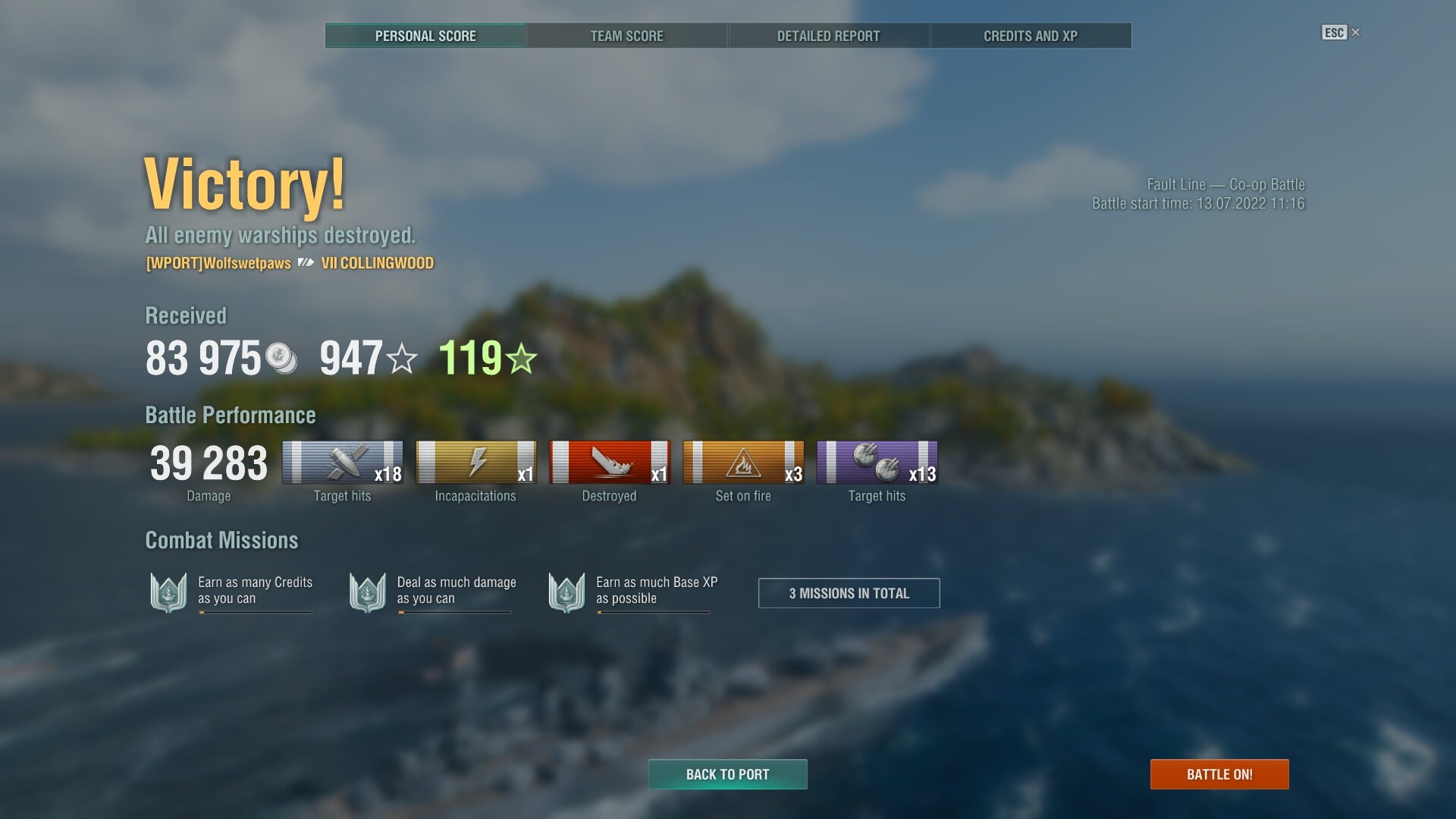
Task: View the Credits and XP tab
Action: pos(1031,36)
